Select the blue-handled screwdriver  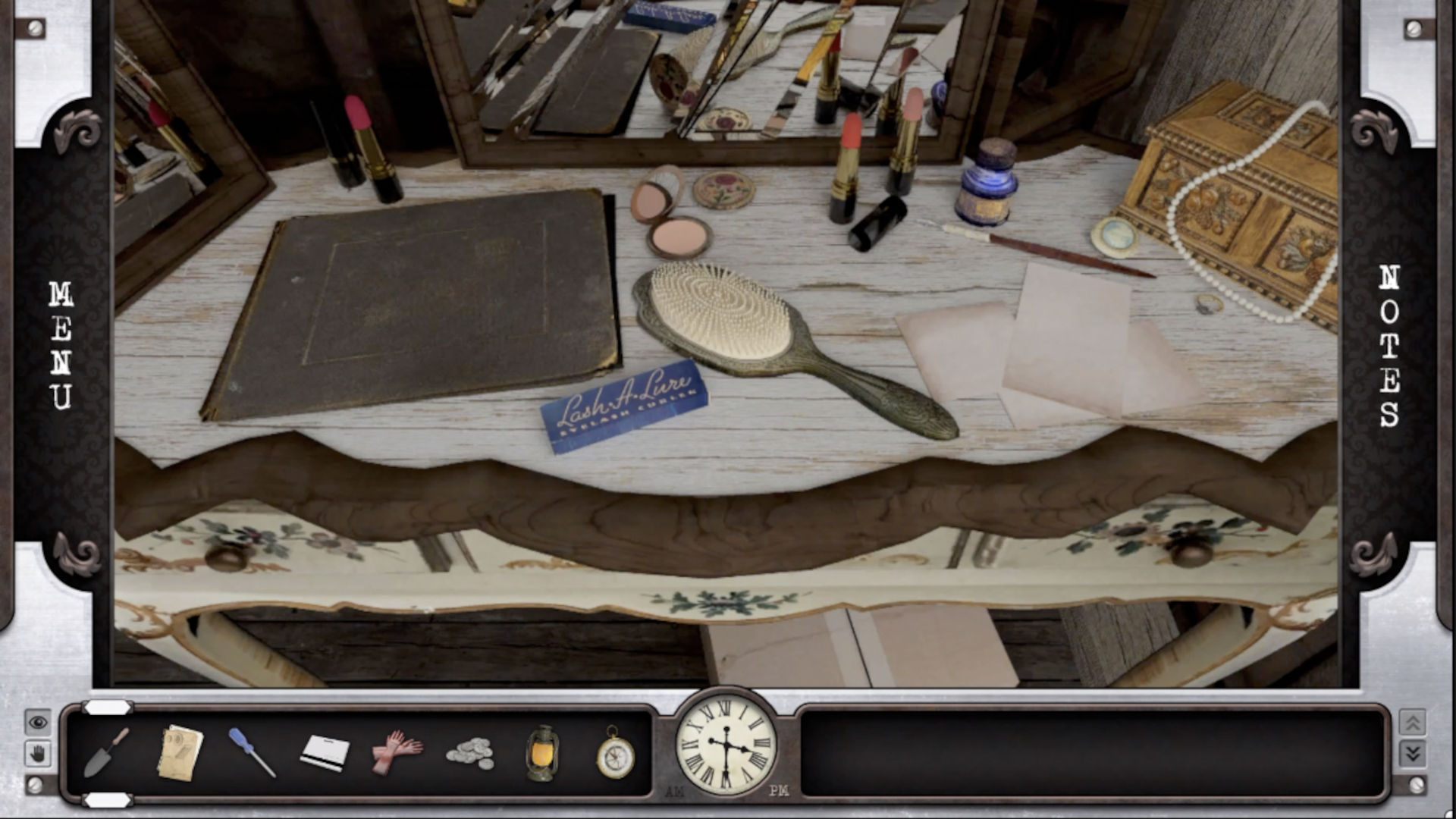click(x=252, y=752)
